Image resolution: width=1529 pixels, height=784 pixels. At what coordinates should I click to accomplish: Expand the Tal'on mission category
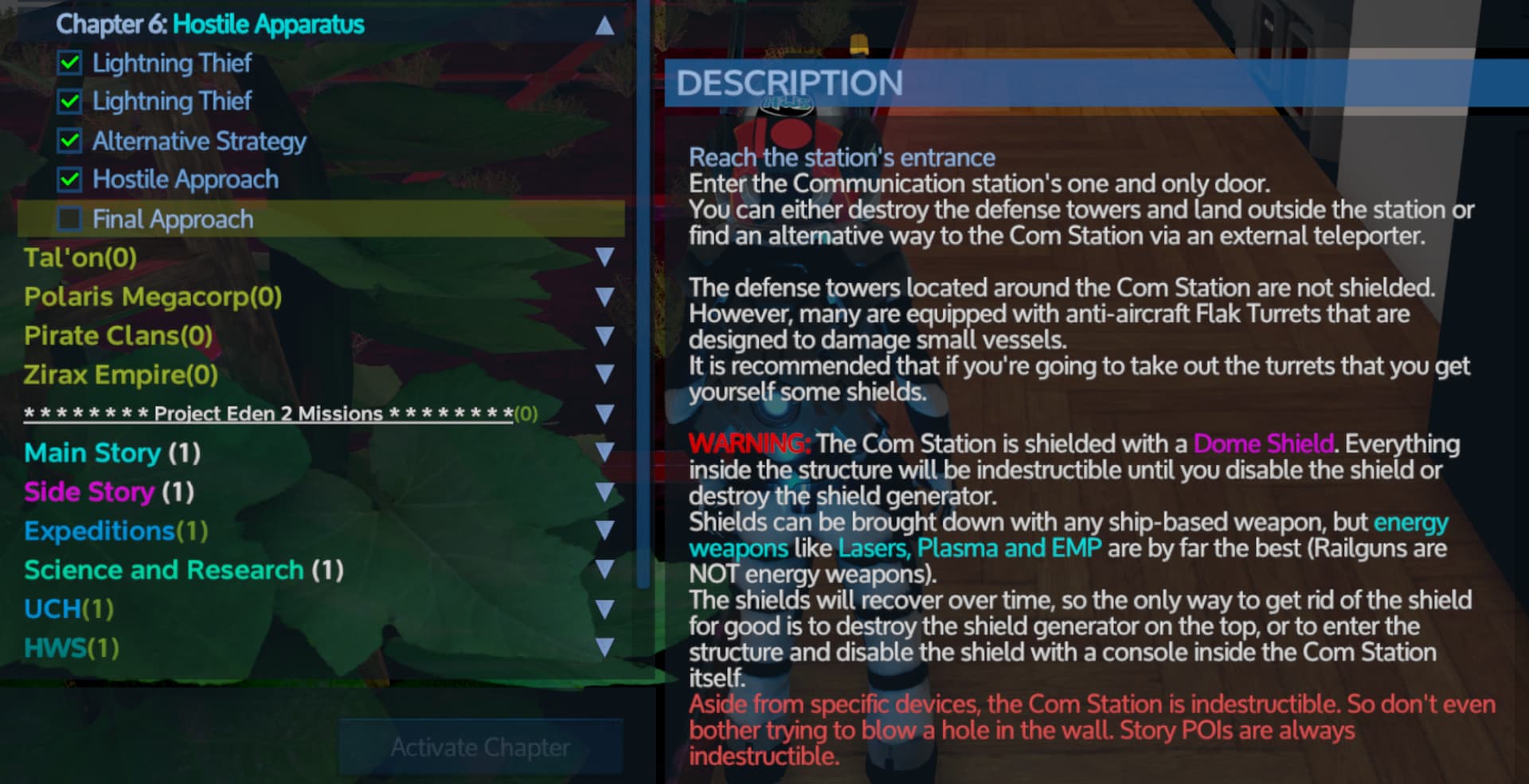pos(604,257)
